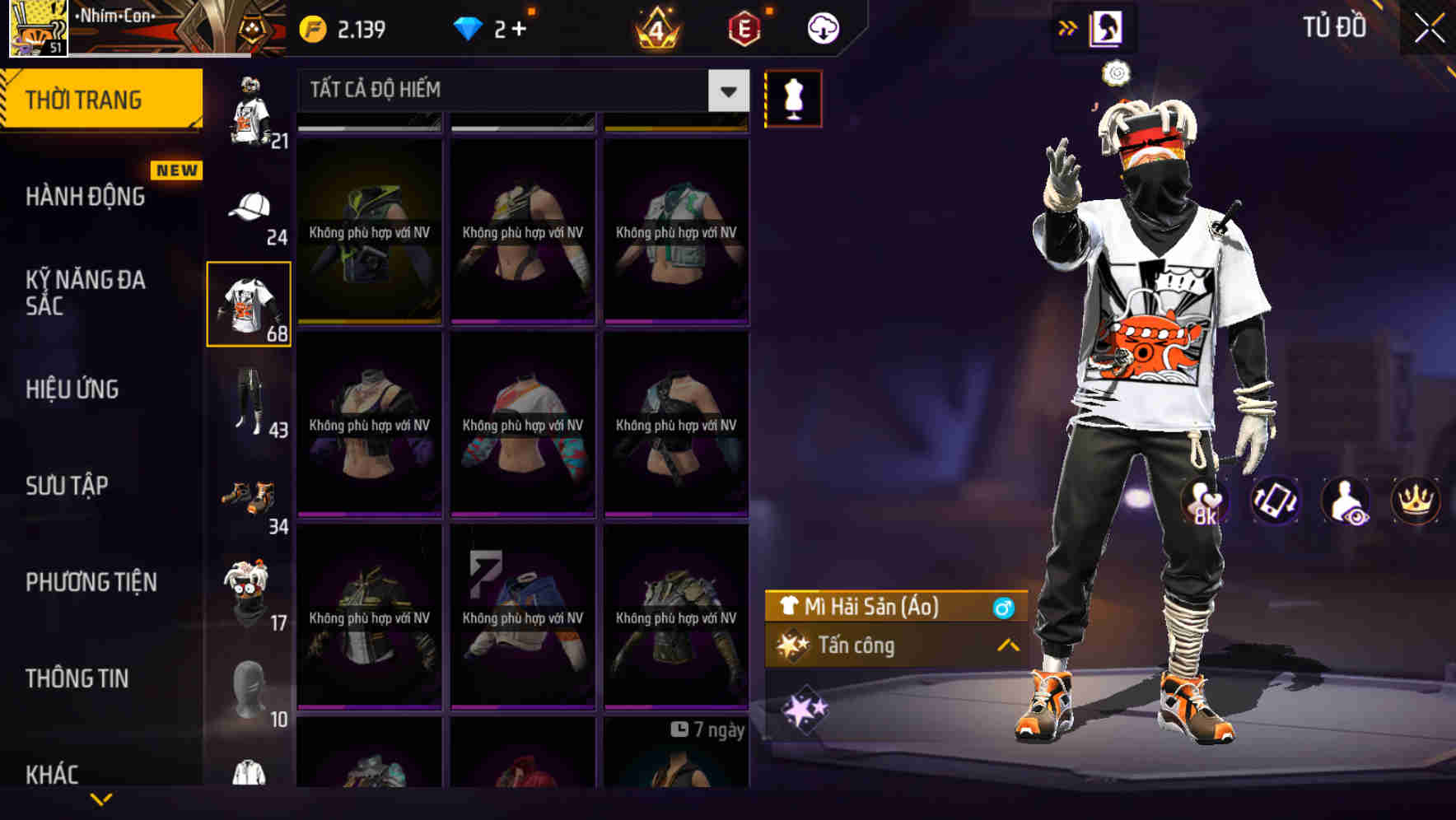The width and height of the screenshot is (1456, 820).
Task: Open the PHƯƠNG TIỆN category
Action: tap(91, 582)
